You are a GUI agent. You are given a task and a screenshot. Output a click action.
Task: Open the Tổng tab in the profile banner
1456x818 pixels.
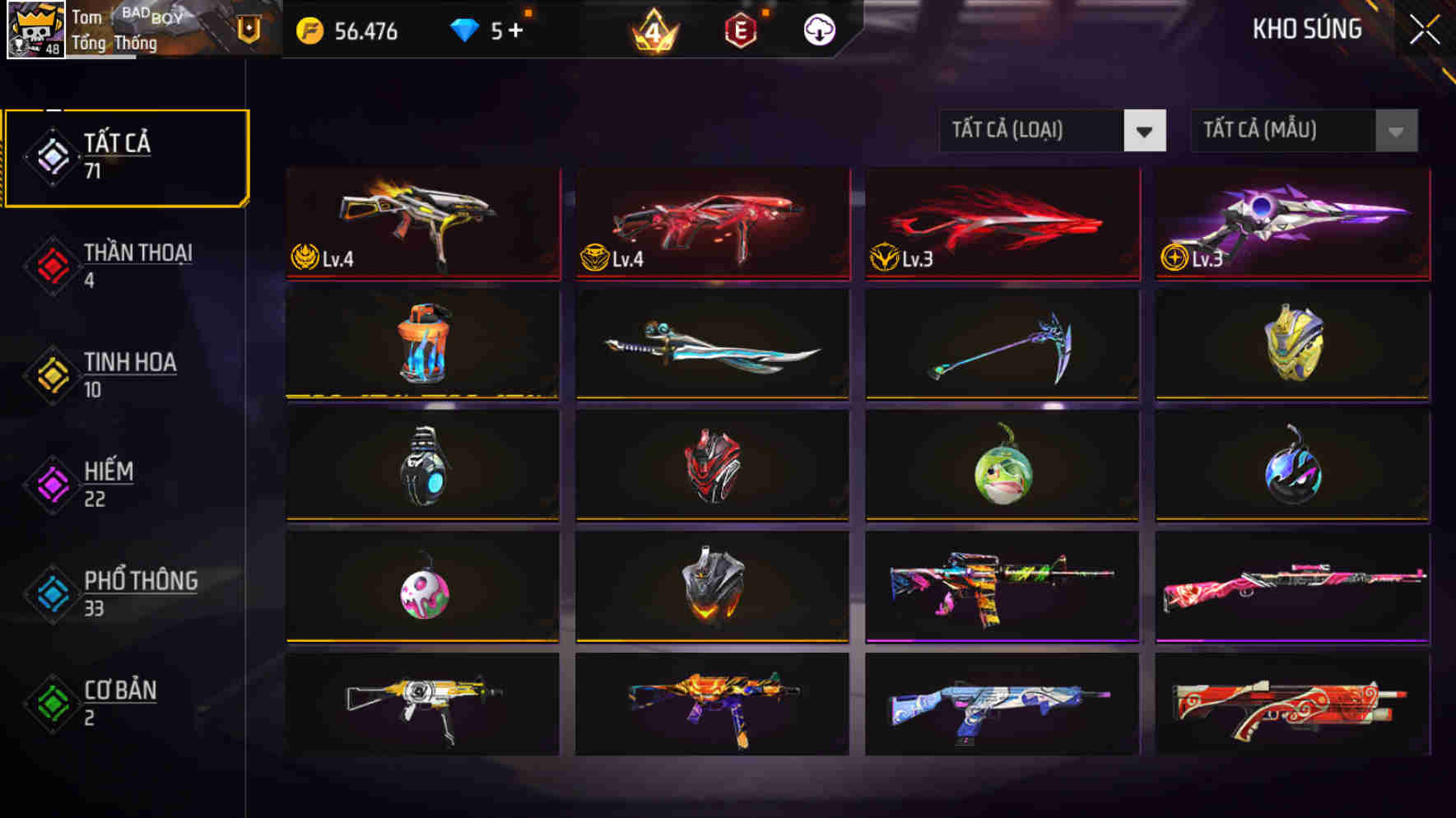click(91, 44)
